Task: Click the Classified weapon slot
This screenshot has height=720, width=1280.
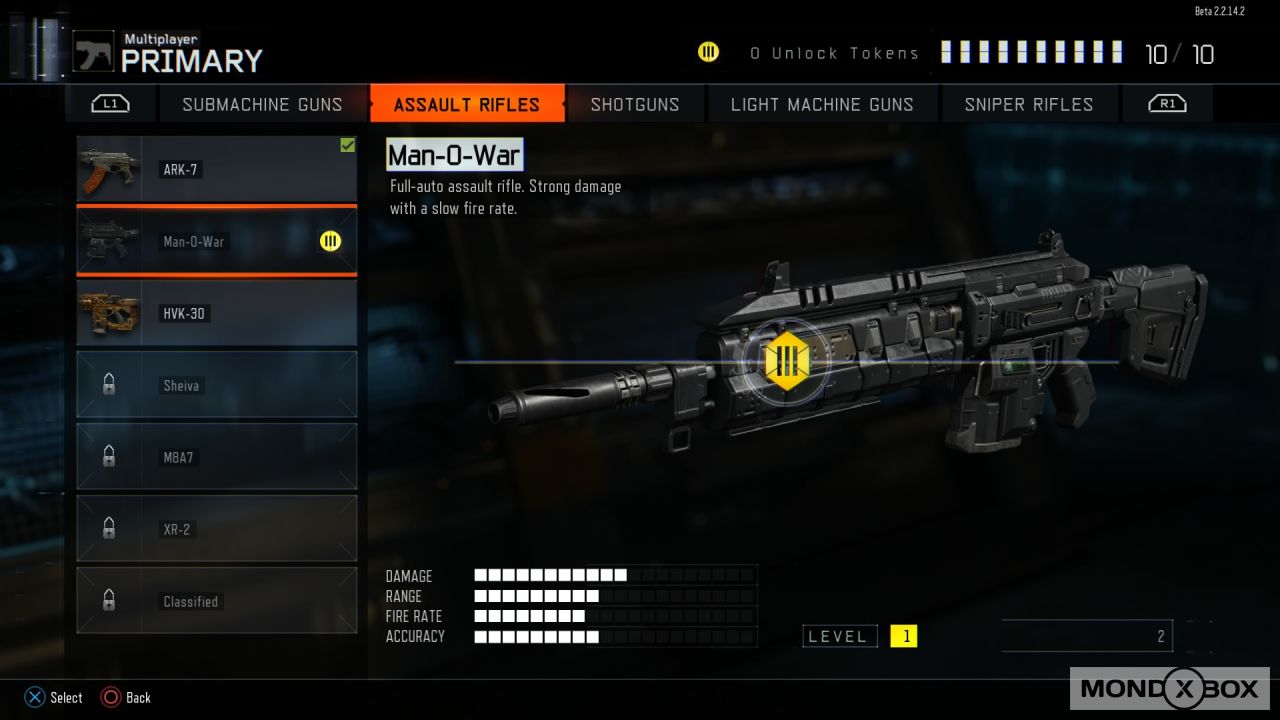Action: (x=217, y=601)
